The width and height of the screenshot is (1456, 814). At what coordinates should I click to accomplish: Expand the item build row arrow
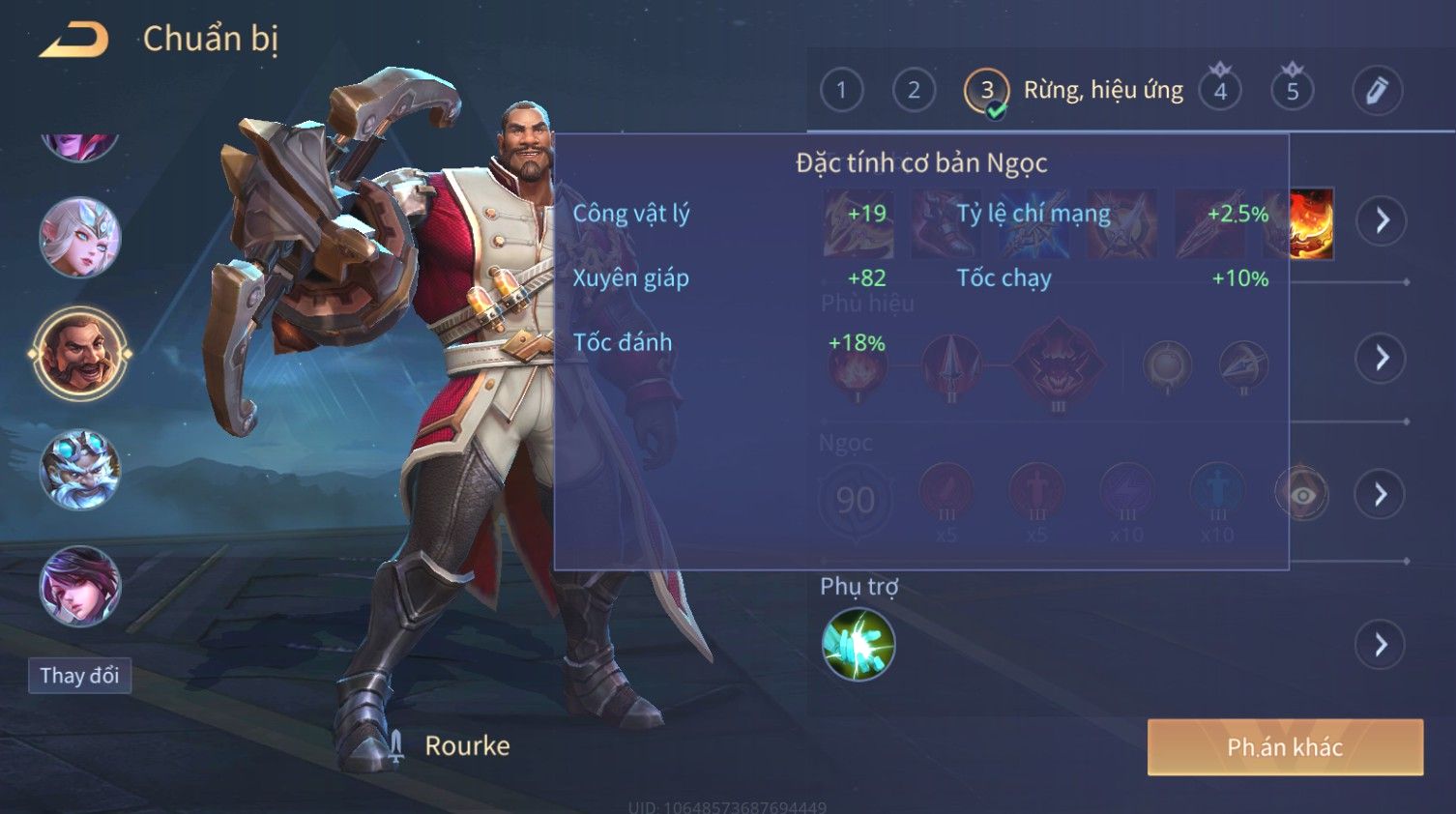(1381, 220)
